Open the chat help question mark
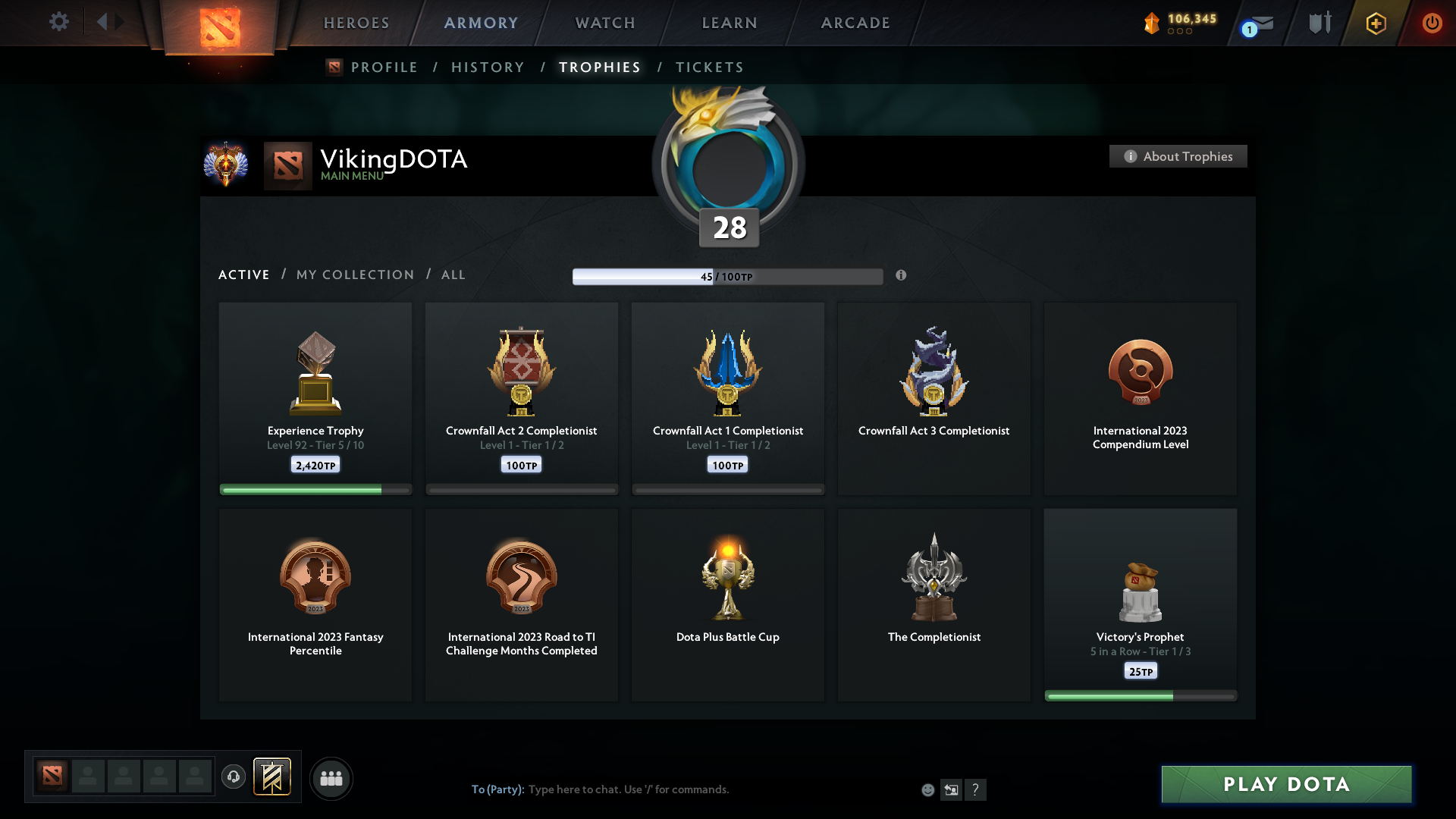The width and height of the screenshot is (1456, 819). coord(976,789)
